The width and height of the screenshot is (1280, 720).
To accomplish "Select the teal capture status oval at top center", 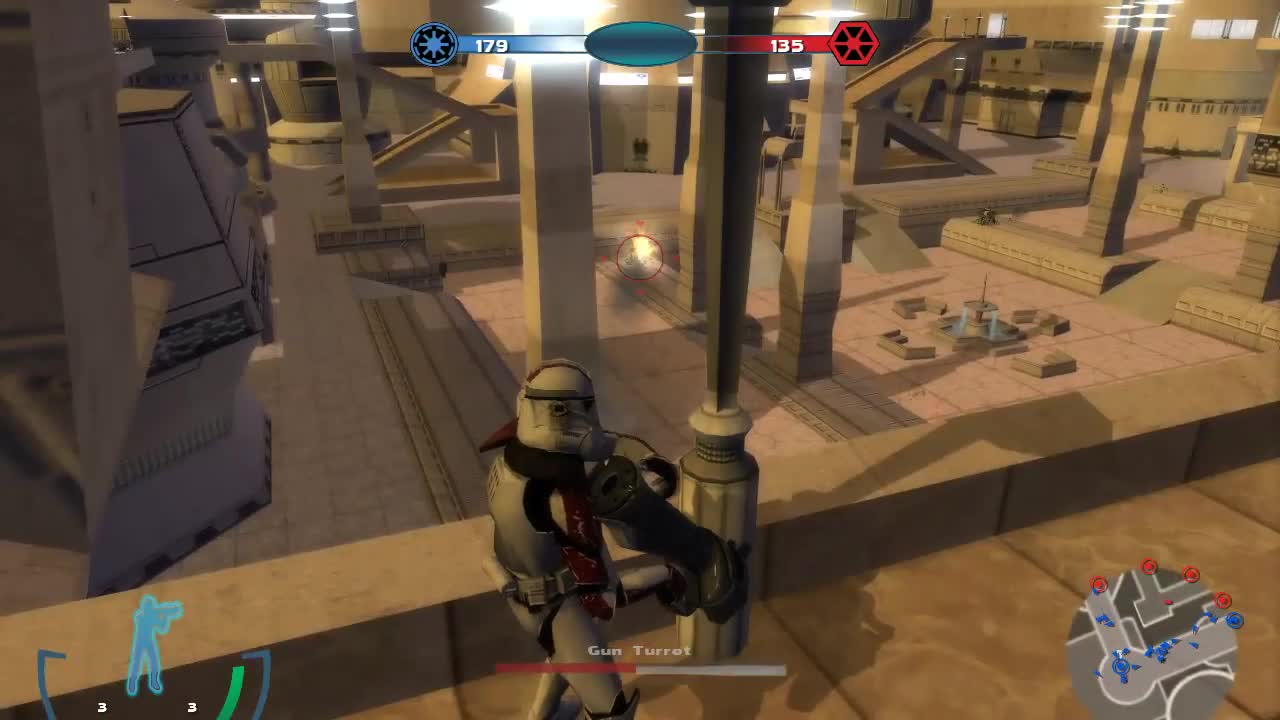I will coord(641,44).
